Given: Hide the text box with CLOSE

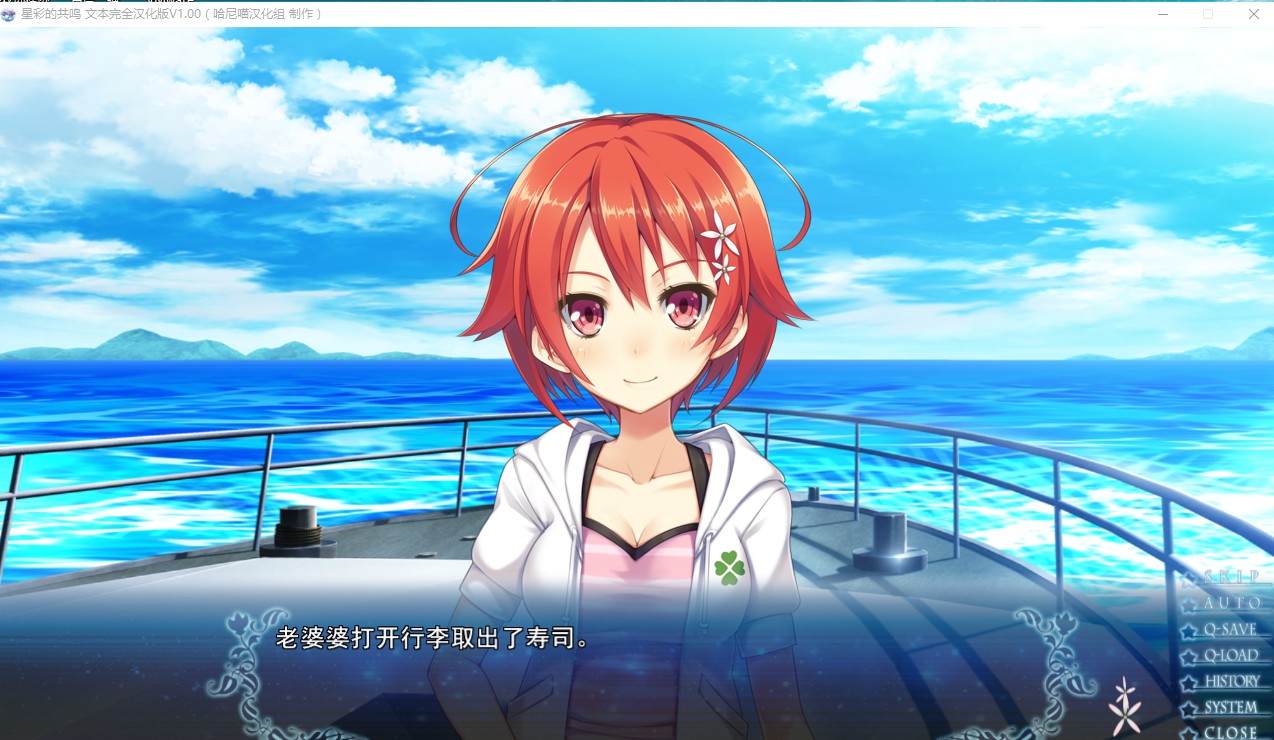Looking at the screenshot, I should 1230,732.
